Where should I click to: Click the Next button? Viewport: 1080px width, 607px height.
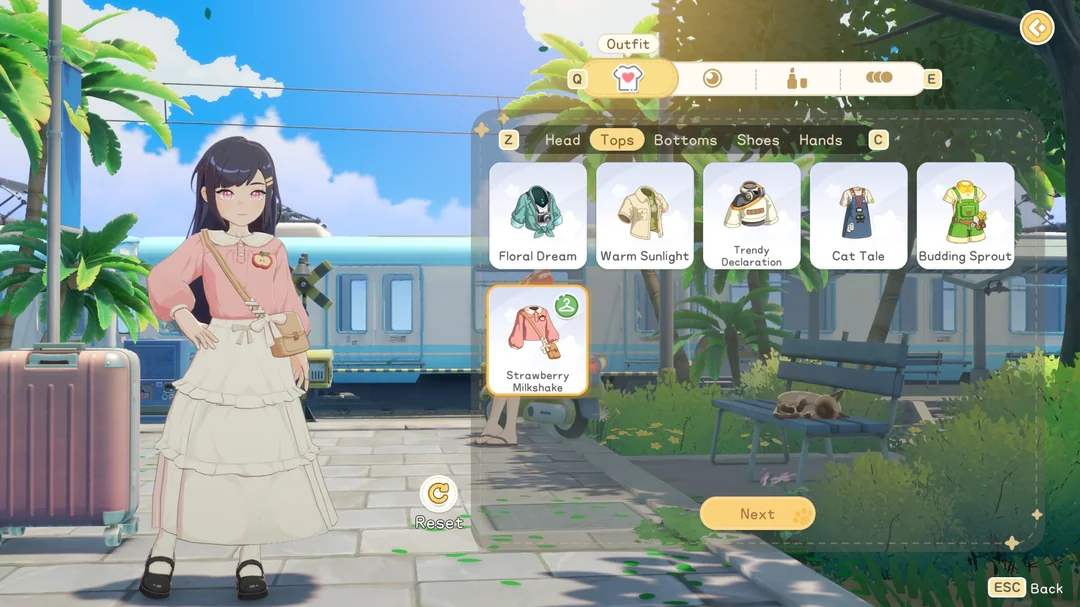coord(757,514)
